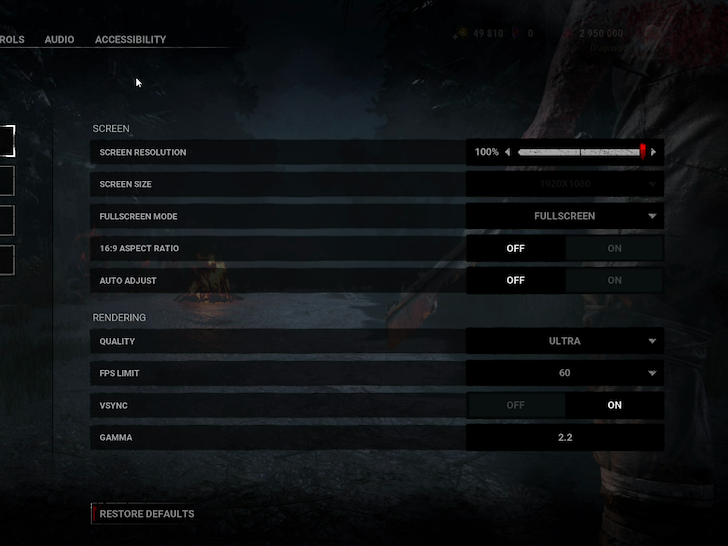Switch to the Audio tab
The width and height of the screenshot is (728, 546).
59,40
